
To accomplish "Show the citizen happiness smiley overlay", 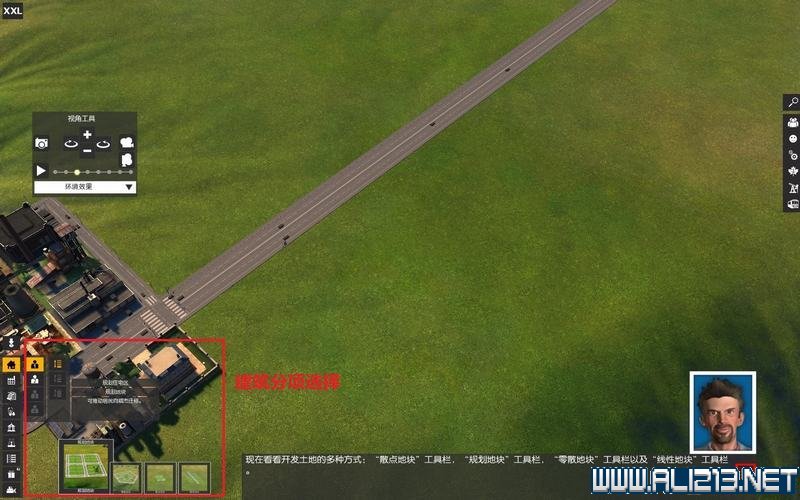I will click(x=792, y=137).
